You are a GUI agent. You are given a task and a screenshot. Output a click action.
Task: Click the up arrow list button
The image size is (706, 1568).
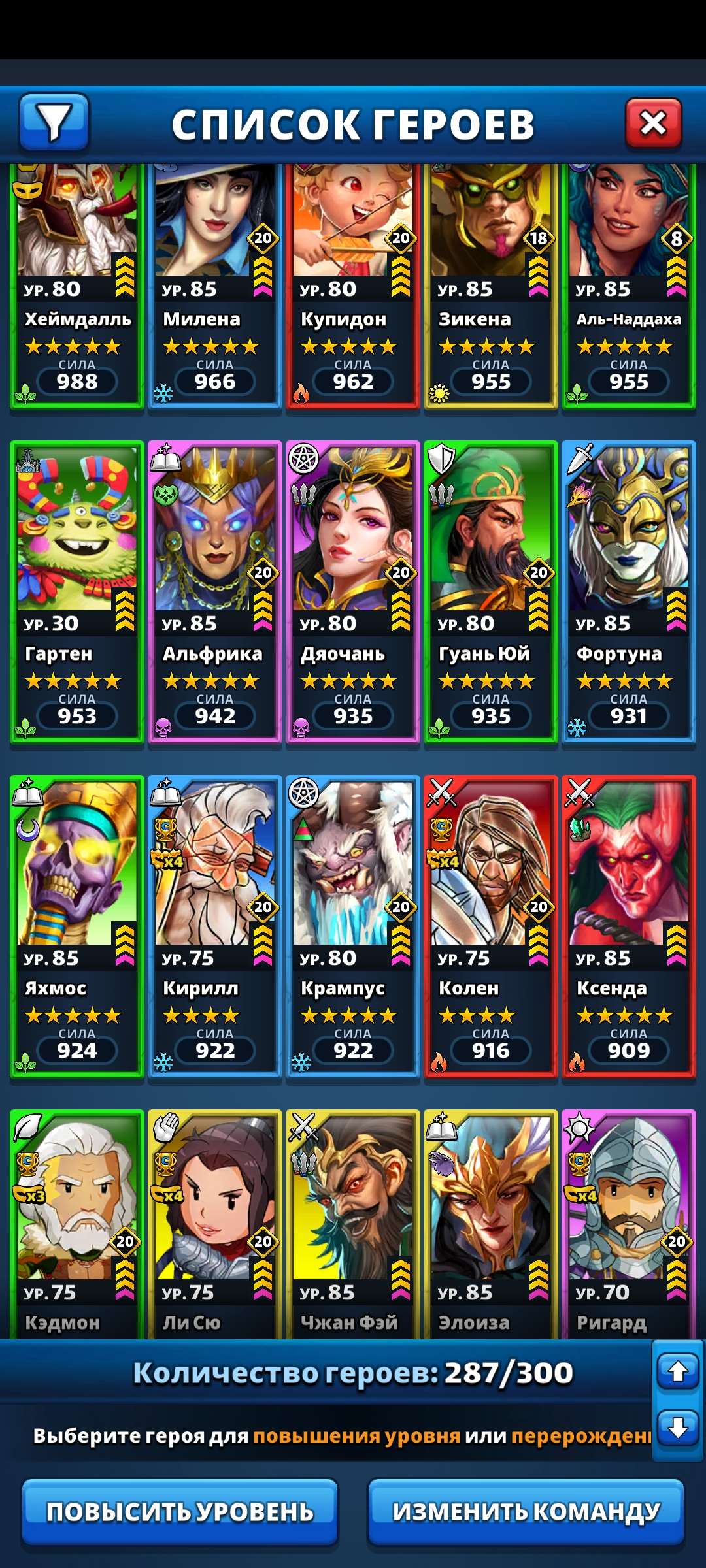678,1371
